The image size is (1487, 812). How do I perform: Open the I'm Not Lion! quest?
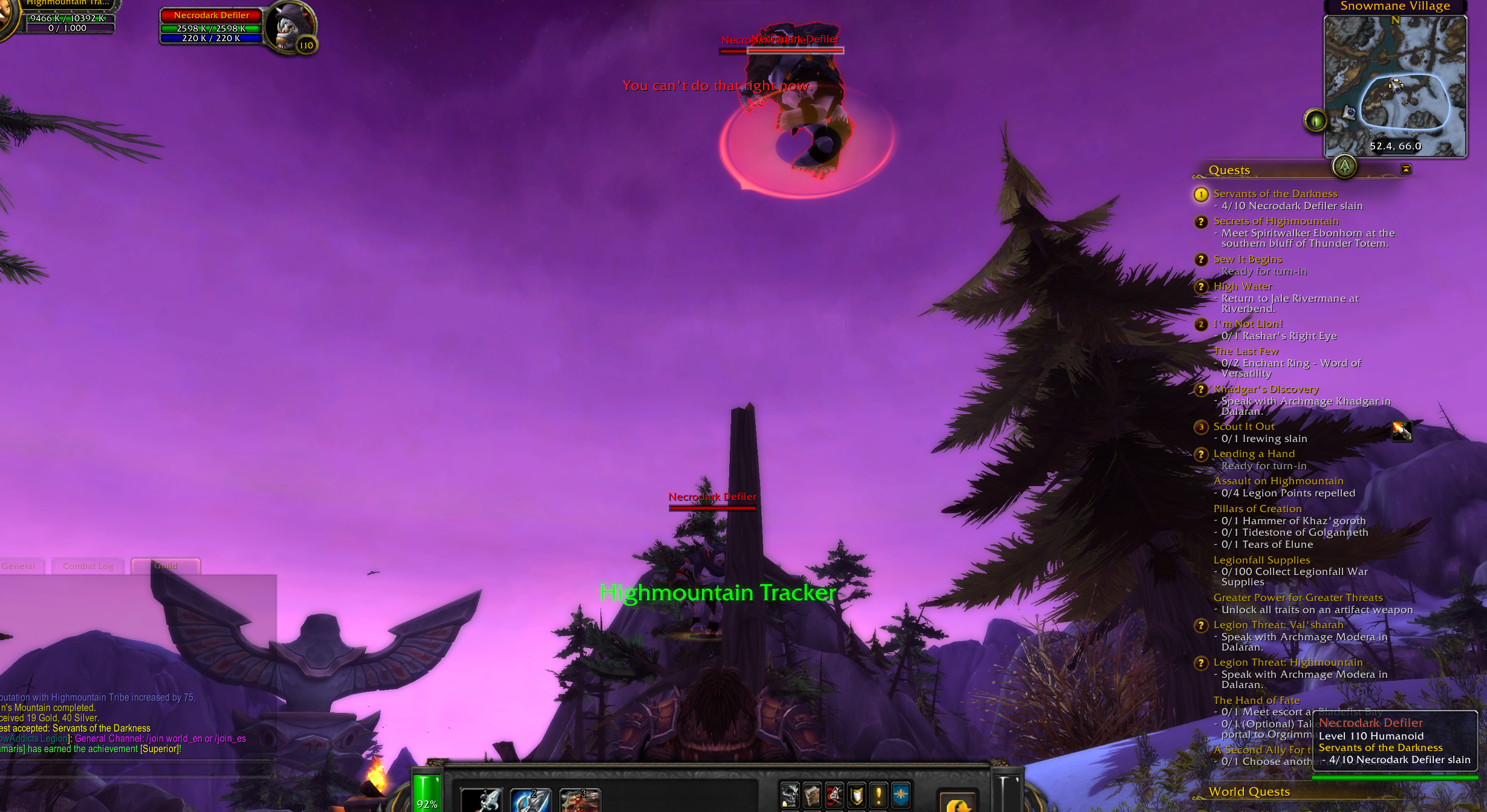tap(1248, 324)
